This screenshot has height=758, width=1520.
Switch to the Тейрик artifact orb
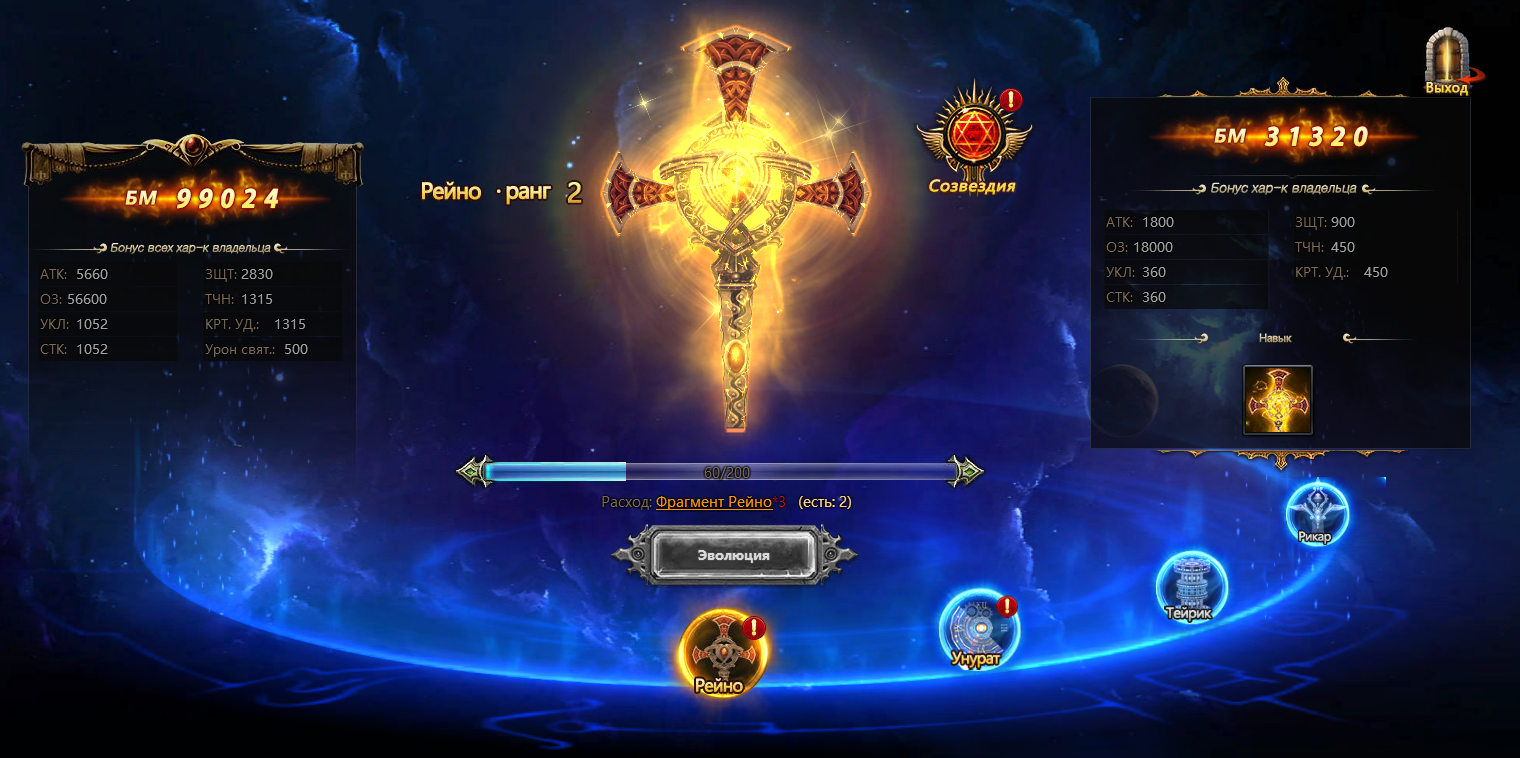[1190, 586]
